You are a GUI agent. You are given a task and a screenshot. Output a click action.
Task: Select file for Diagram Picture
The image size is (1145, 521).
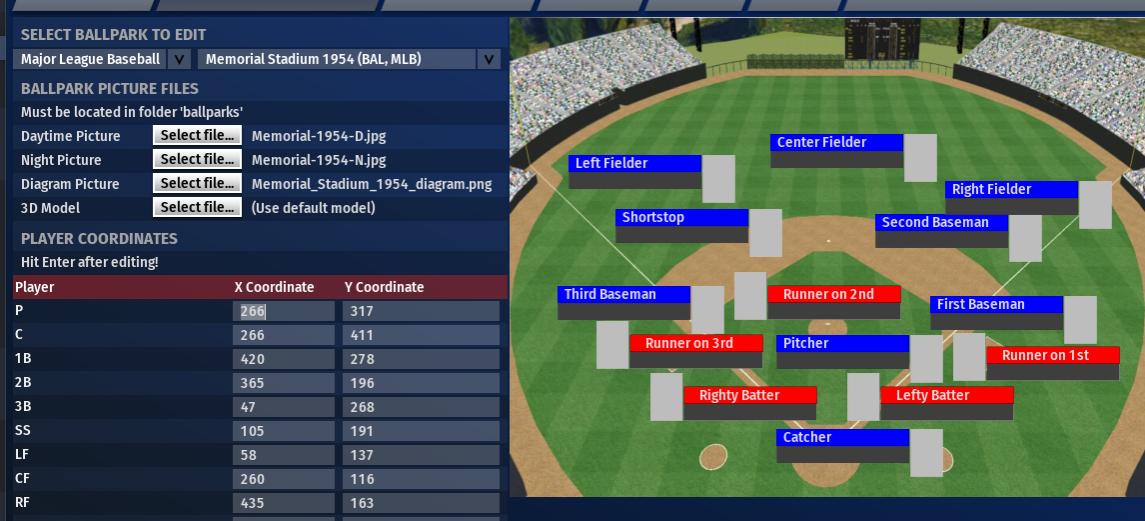tap(198, 183)
